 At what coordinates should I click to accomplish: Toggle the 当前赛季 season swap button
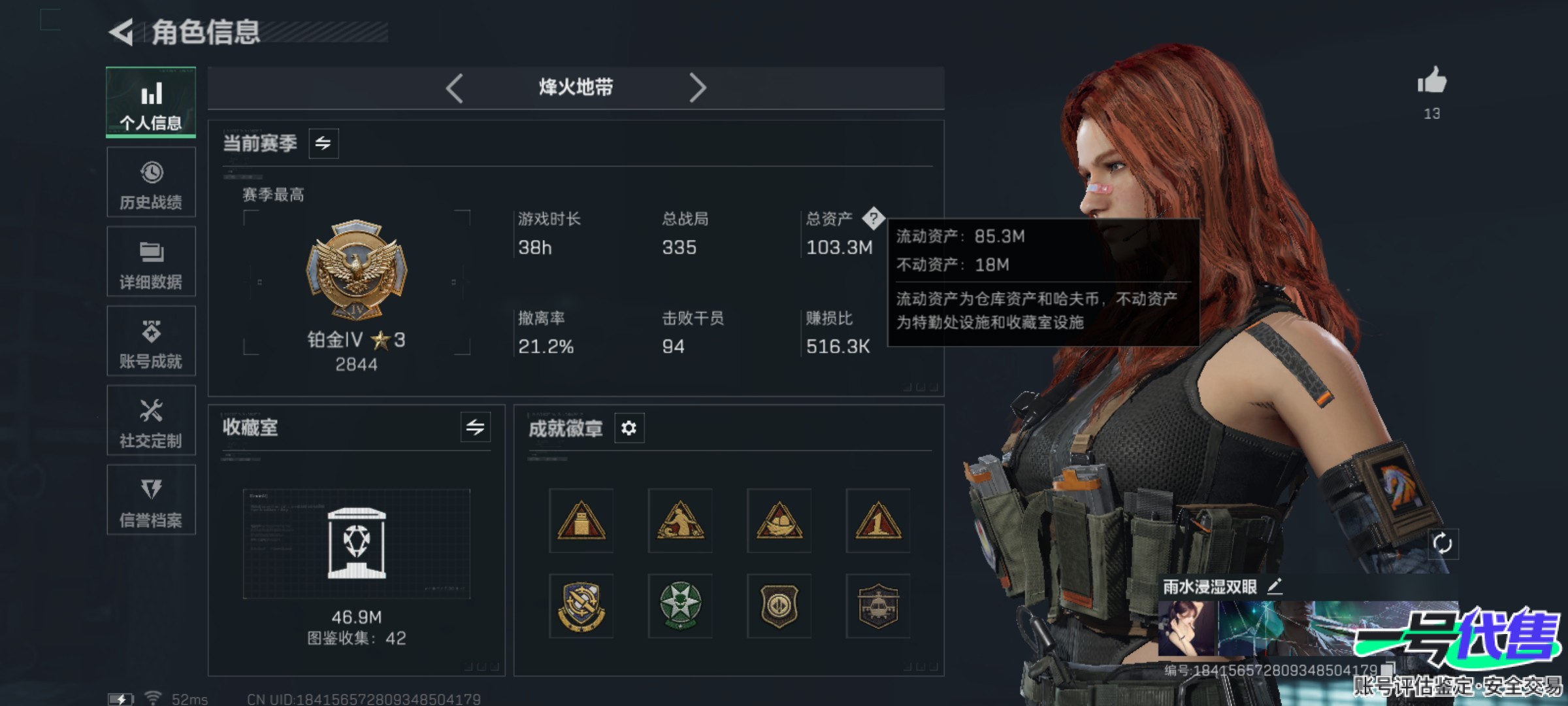point(323,143)
